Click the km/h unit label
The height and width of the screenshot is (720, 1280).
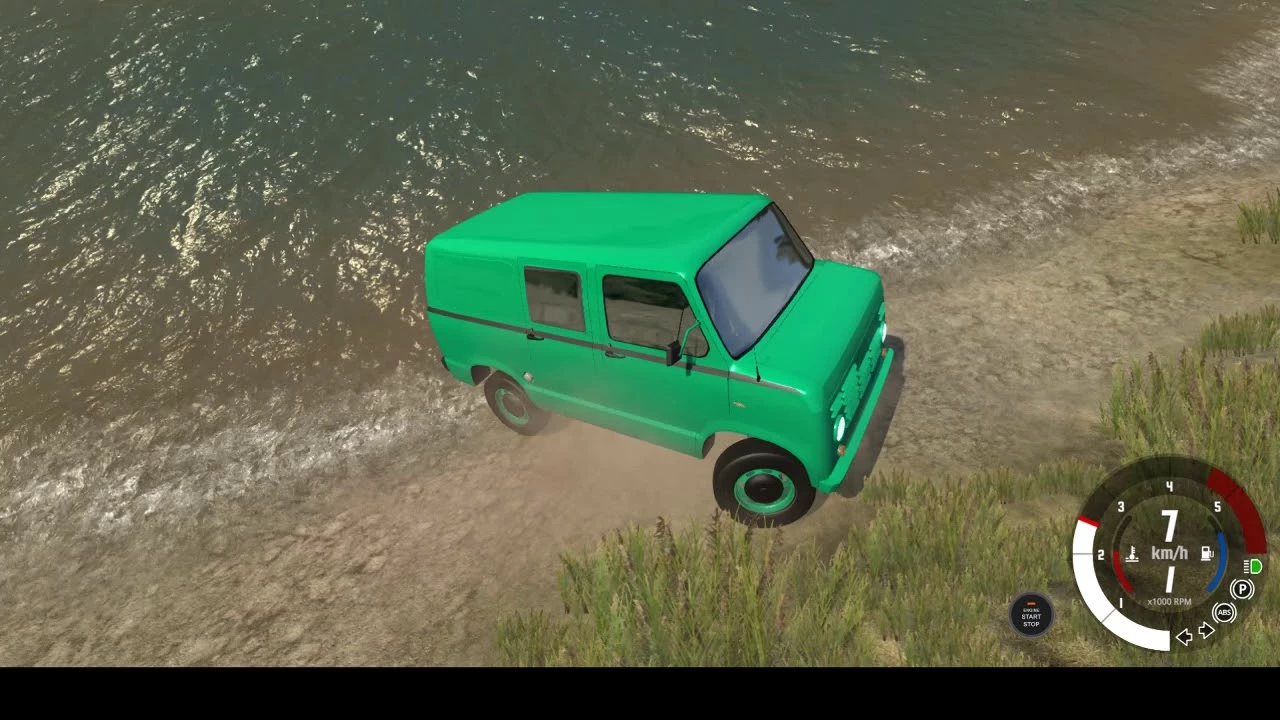click(1170, 551)
